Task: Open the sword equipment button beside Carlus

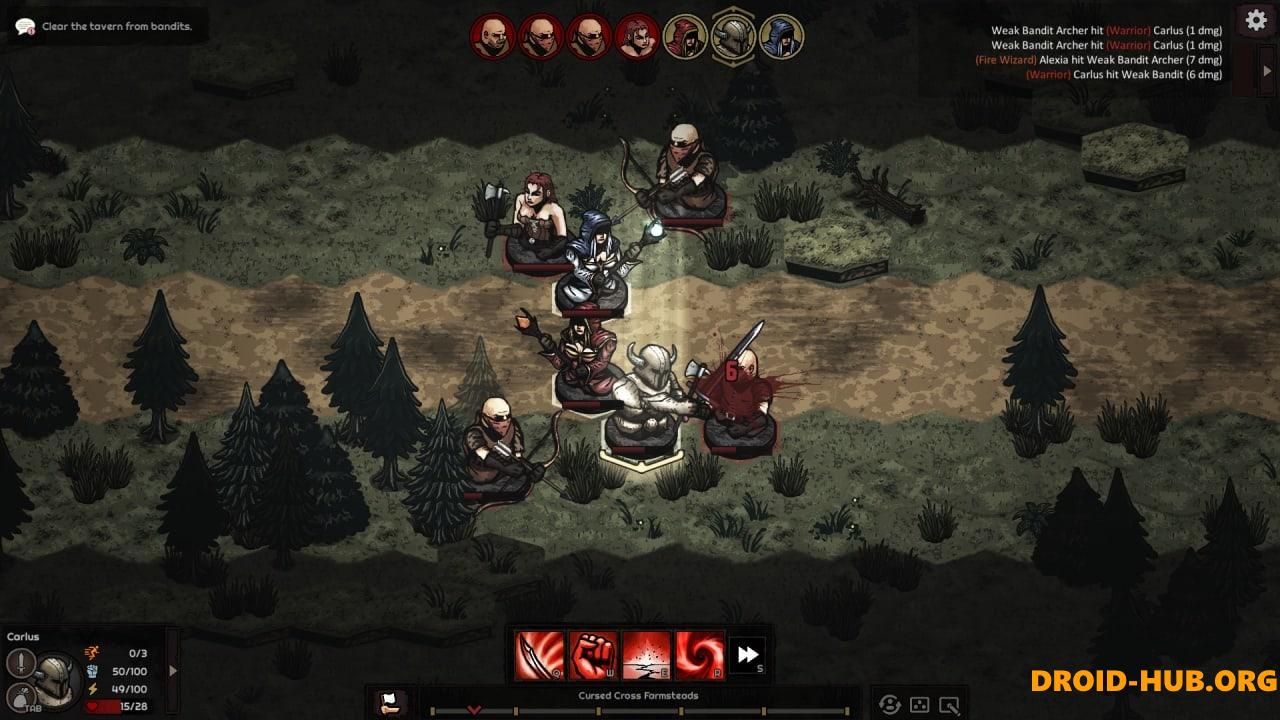Action: point(21,663)
